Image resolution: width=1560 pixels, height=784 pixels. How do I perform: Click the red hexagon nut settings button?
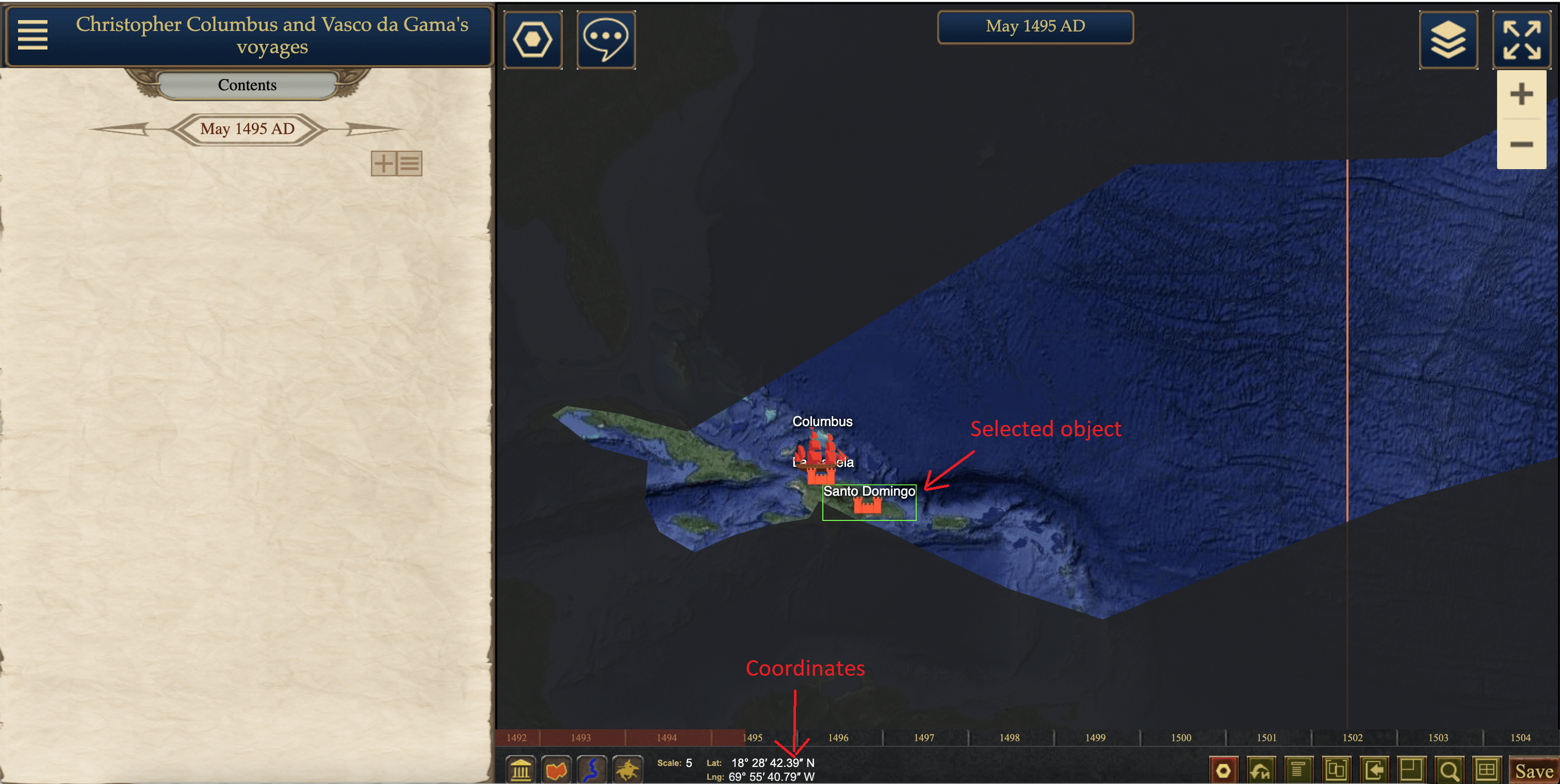pos(1223,771)
